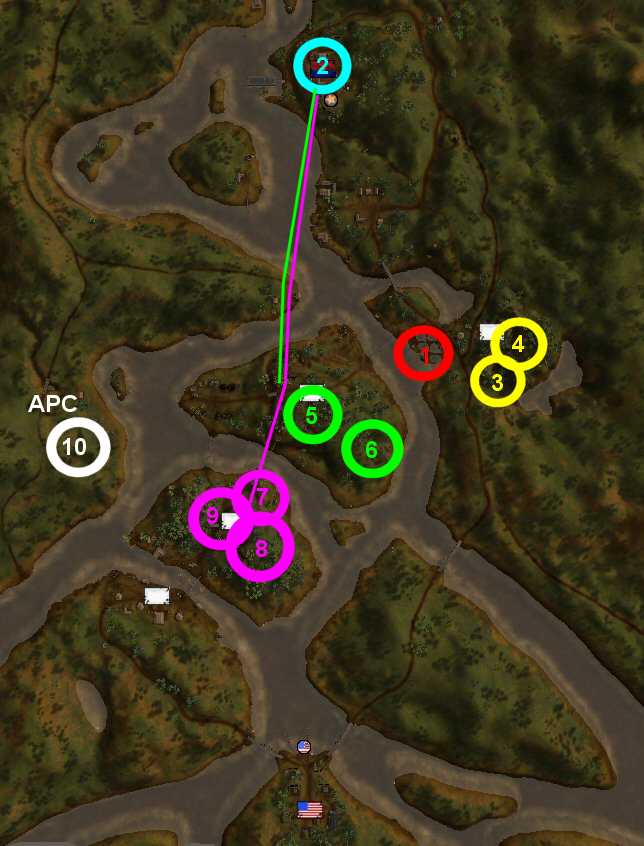This screenshot has height=846, width=644.
Task: Click the white APC marker numbered 10
Action: click(77, 447)
